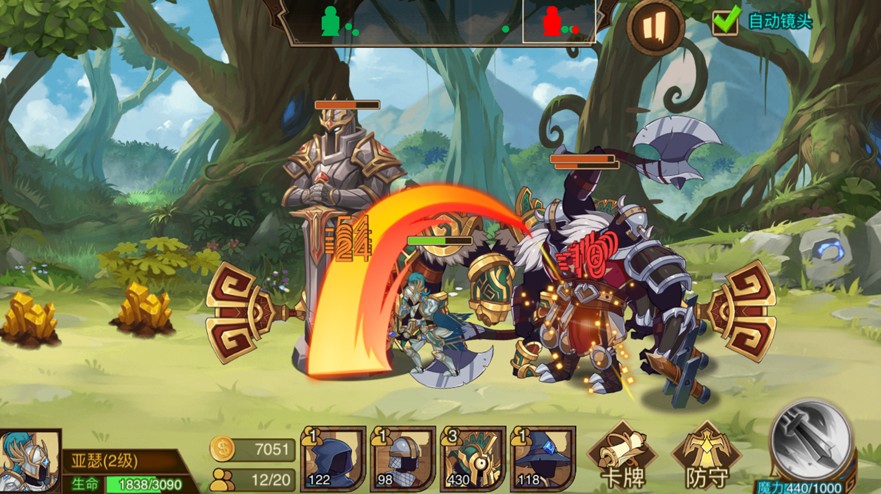
Task: Switch to 防守 defend mode
Action: pos(706,455)
